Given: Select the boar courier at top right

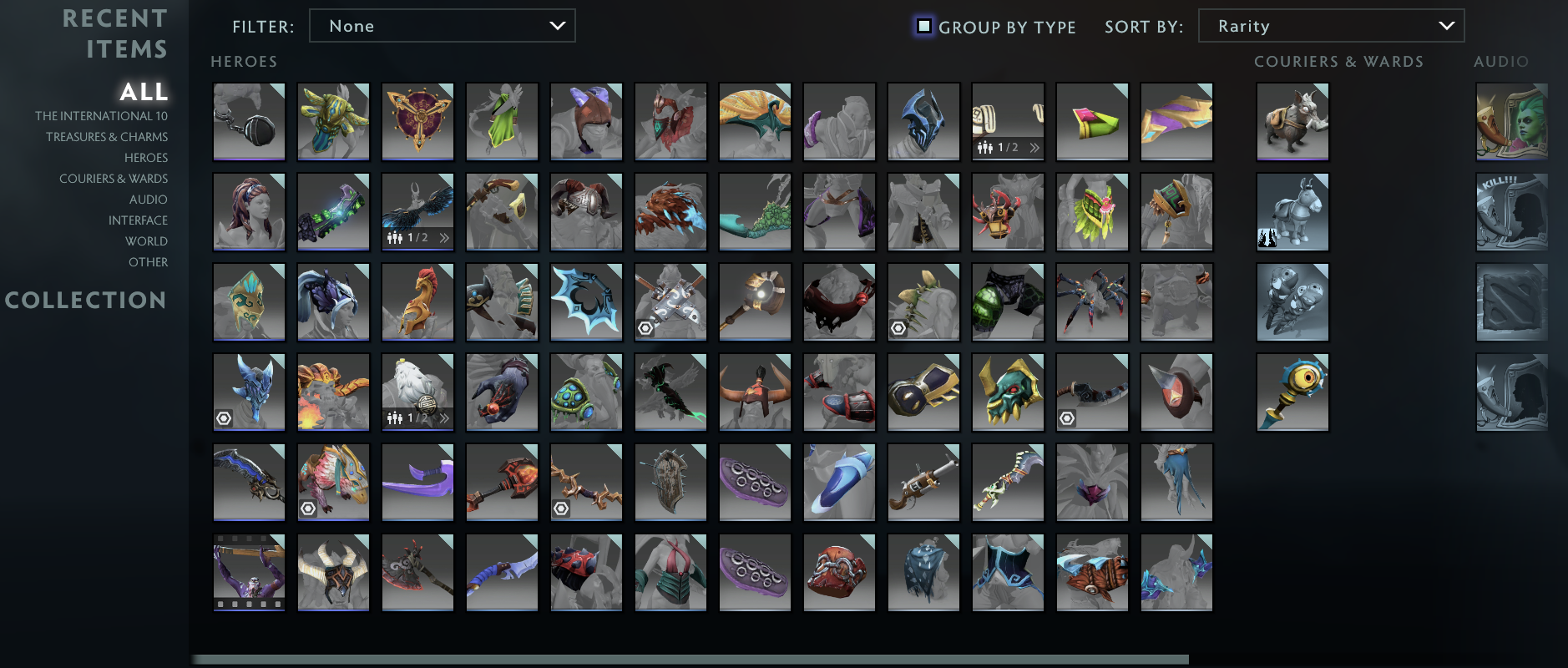Looking at the screenshot, I should click(1292, 121).
